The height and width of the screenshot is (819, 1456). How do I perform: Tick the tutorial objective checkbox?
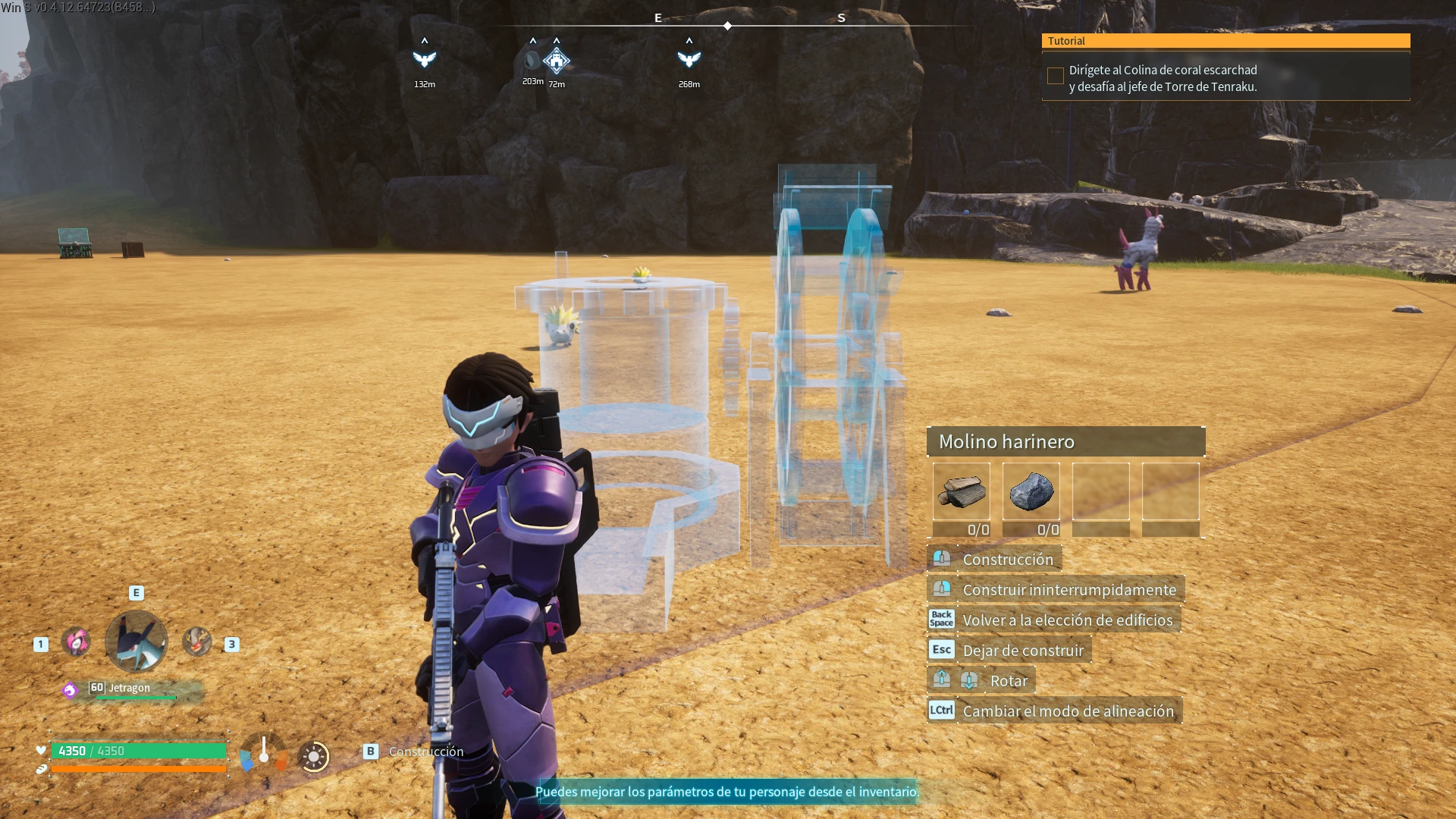pyautogui.click(x=1055, y=76)
